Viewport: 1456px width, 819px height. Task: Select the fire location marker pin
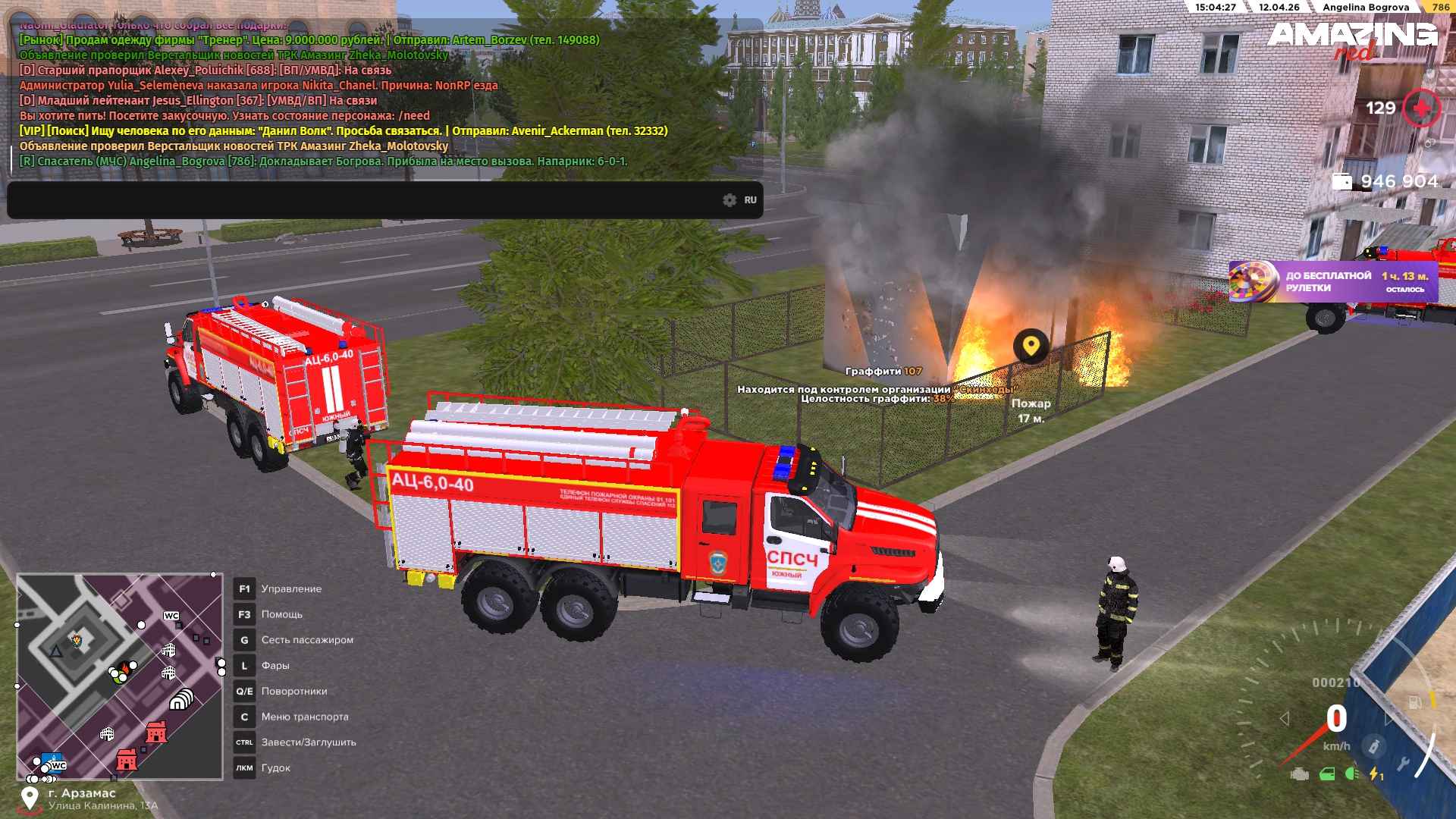(1031, 347)
